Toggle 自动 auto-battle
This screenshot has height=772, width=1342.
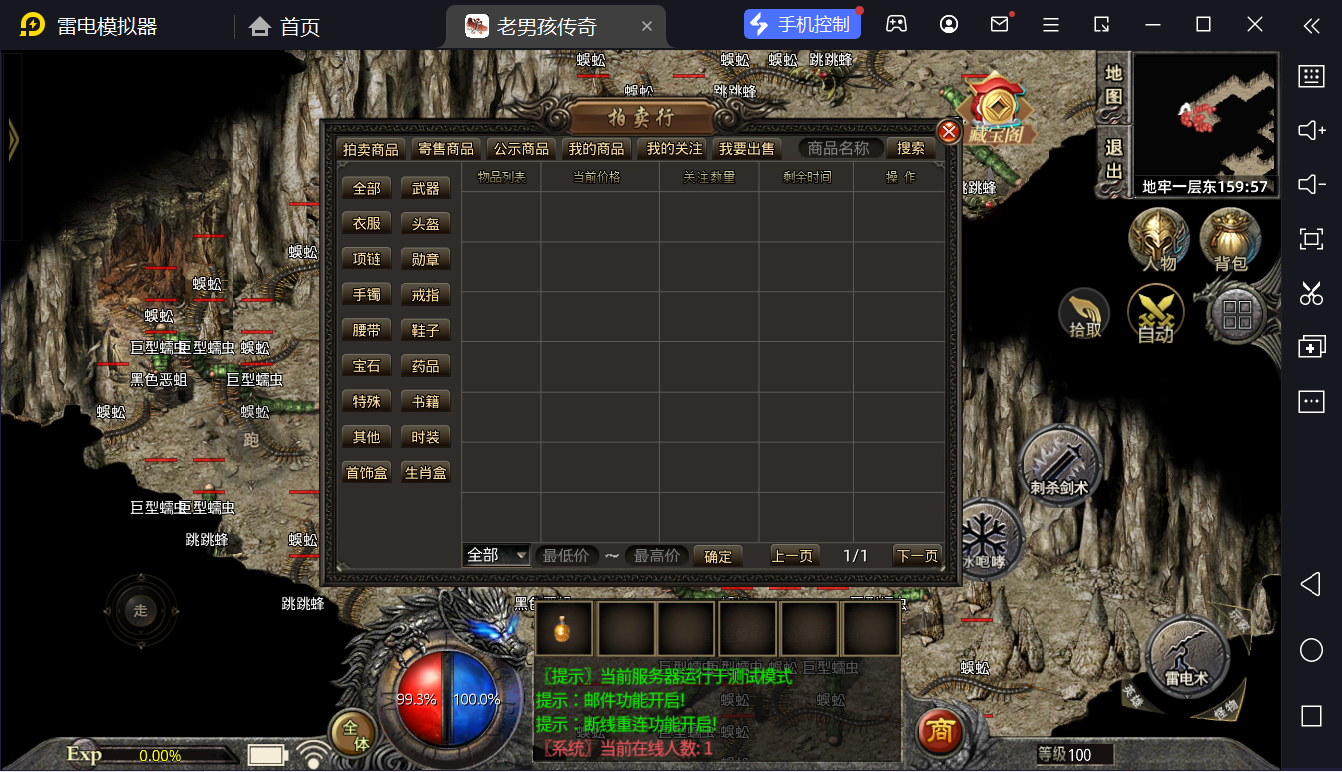pos(1155,314)
